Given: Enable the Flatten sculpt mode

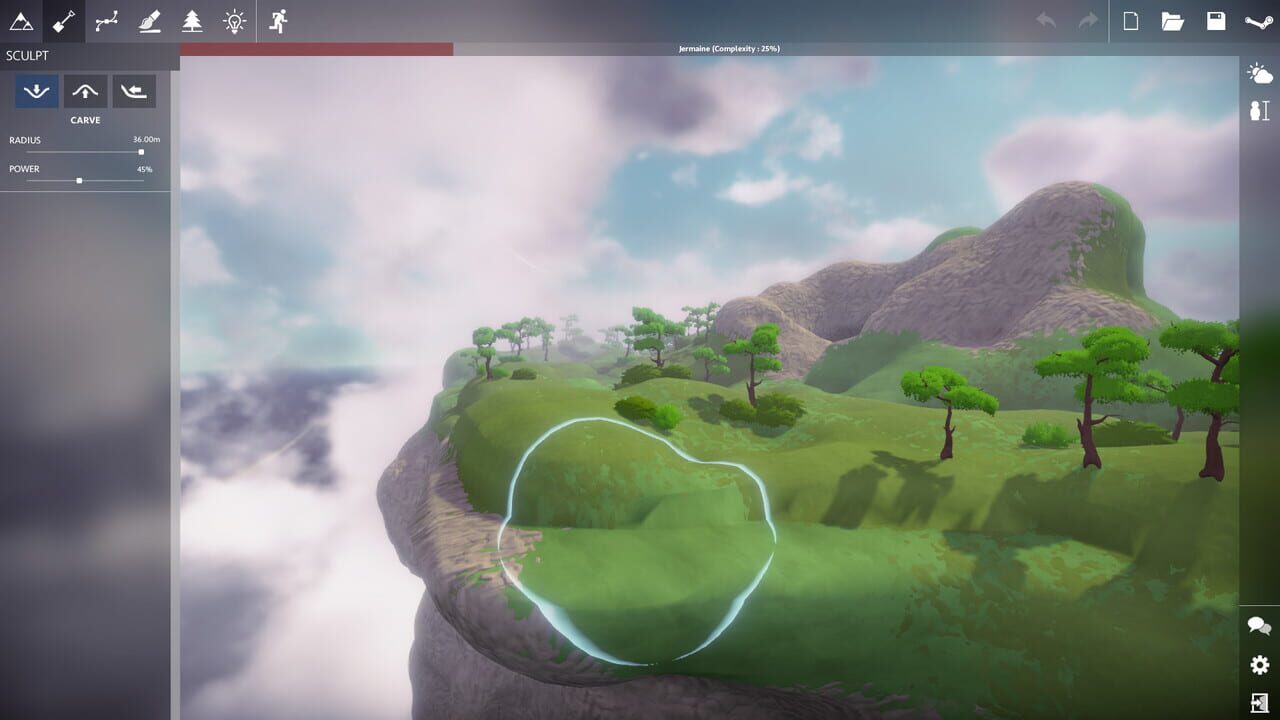Looking at the screenshot, I should (x=134, y=91).
